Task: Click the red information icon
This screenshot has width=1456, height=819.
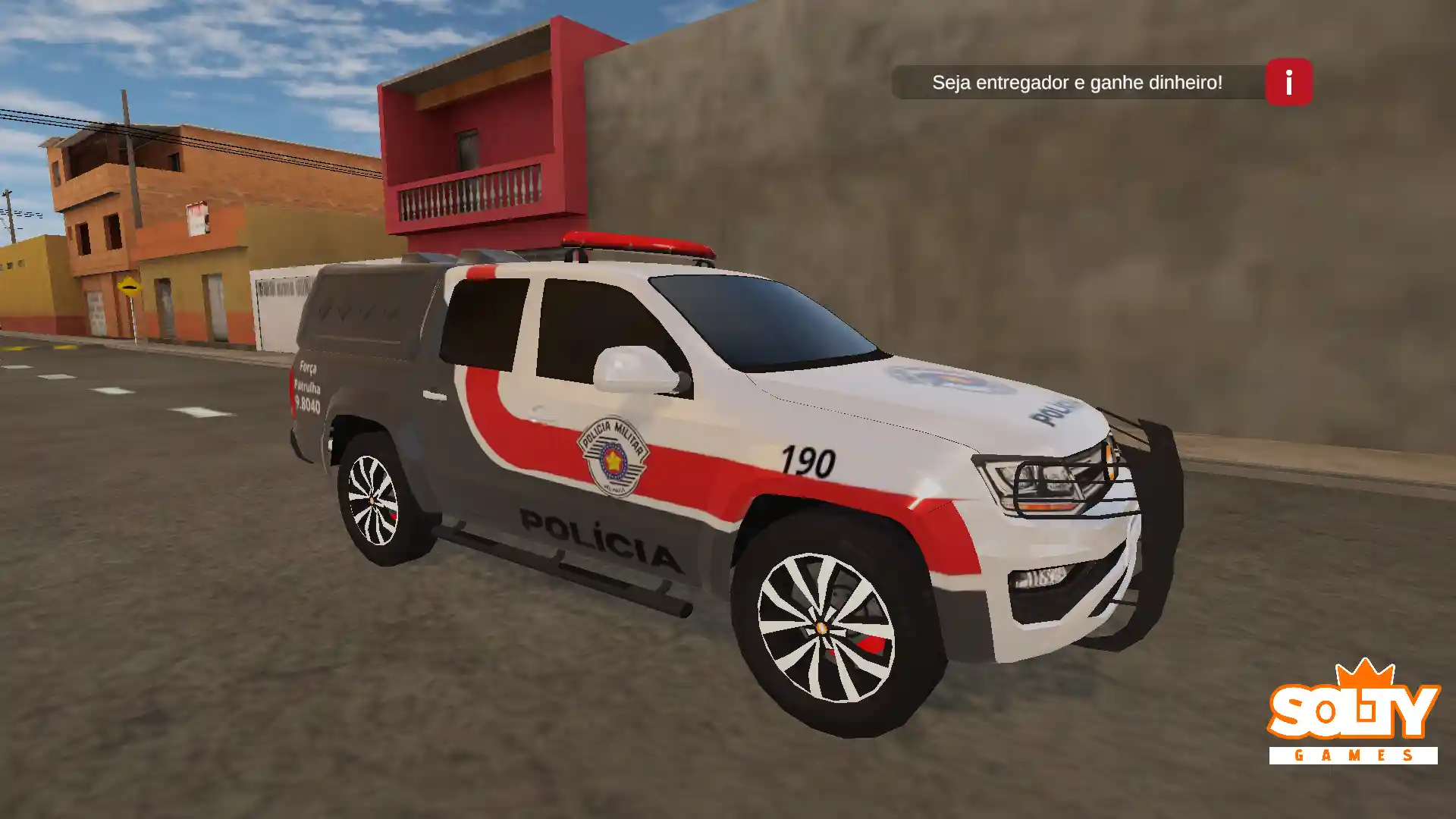Action: pos(1287,83)
